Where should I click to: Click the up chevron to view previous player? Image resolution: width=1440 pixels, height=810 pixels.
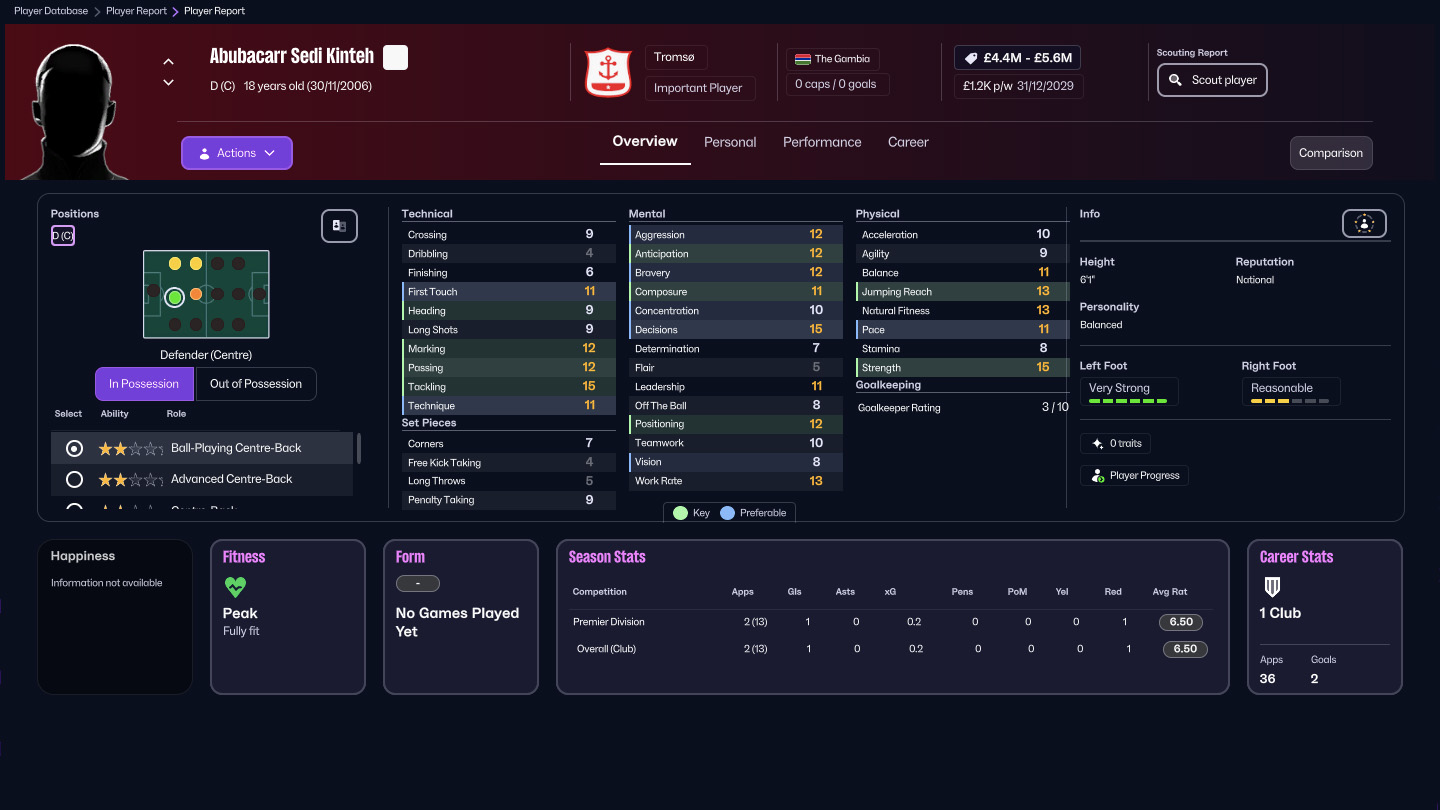pyautogui.click(x=168, y=61)
